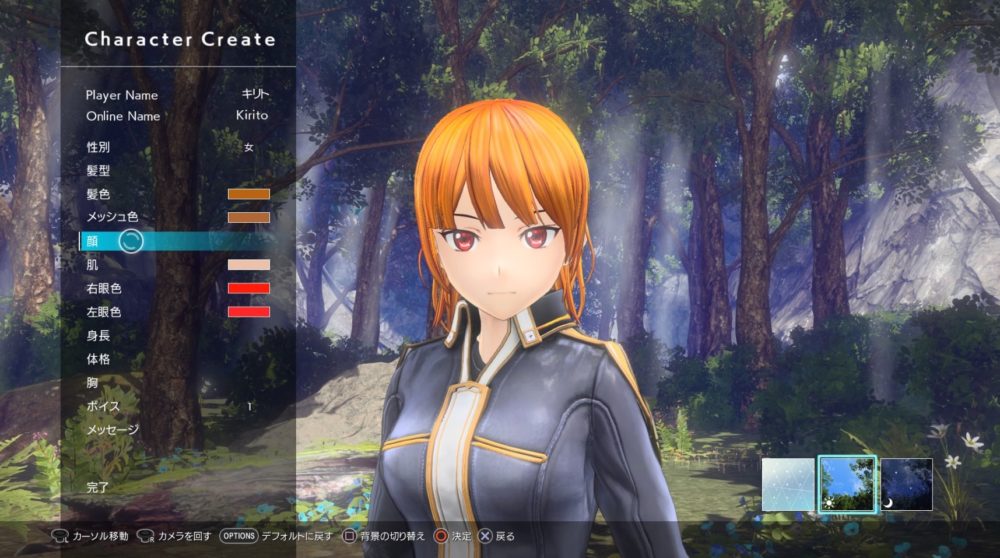
Task: Change the 右眼色 right eye color
Action: tap(248, 288)
